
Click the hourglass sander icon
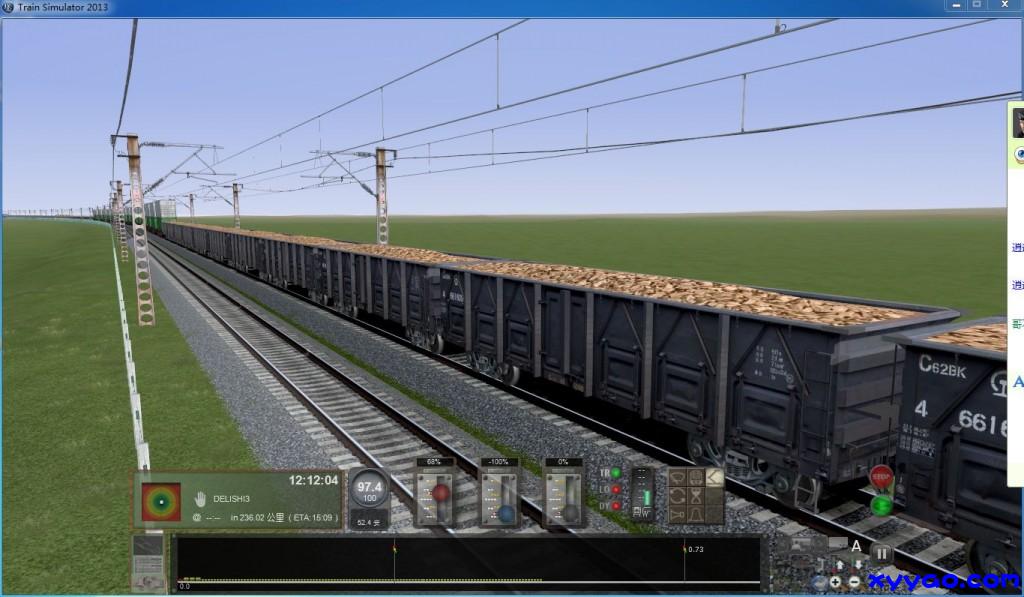tap(696, 496)
